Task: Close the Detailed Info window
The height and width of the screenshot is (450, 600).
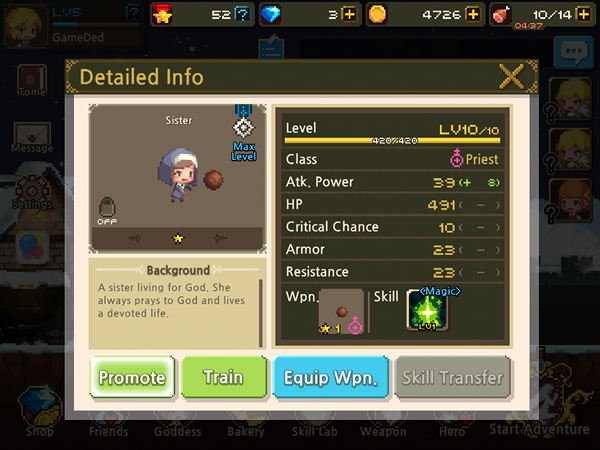Action: point(511,77)
